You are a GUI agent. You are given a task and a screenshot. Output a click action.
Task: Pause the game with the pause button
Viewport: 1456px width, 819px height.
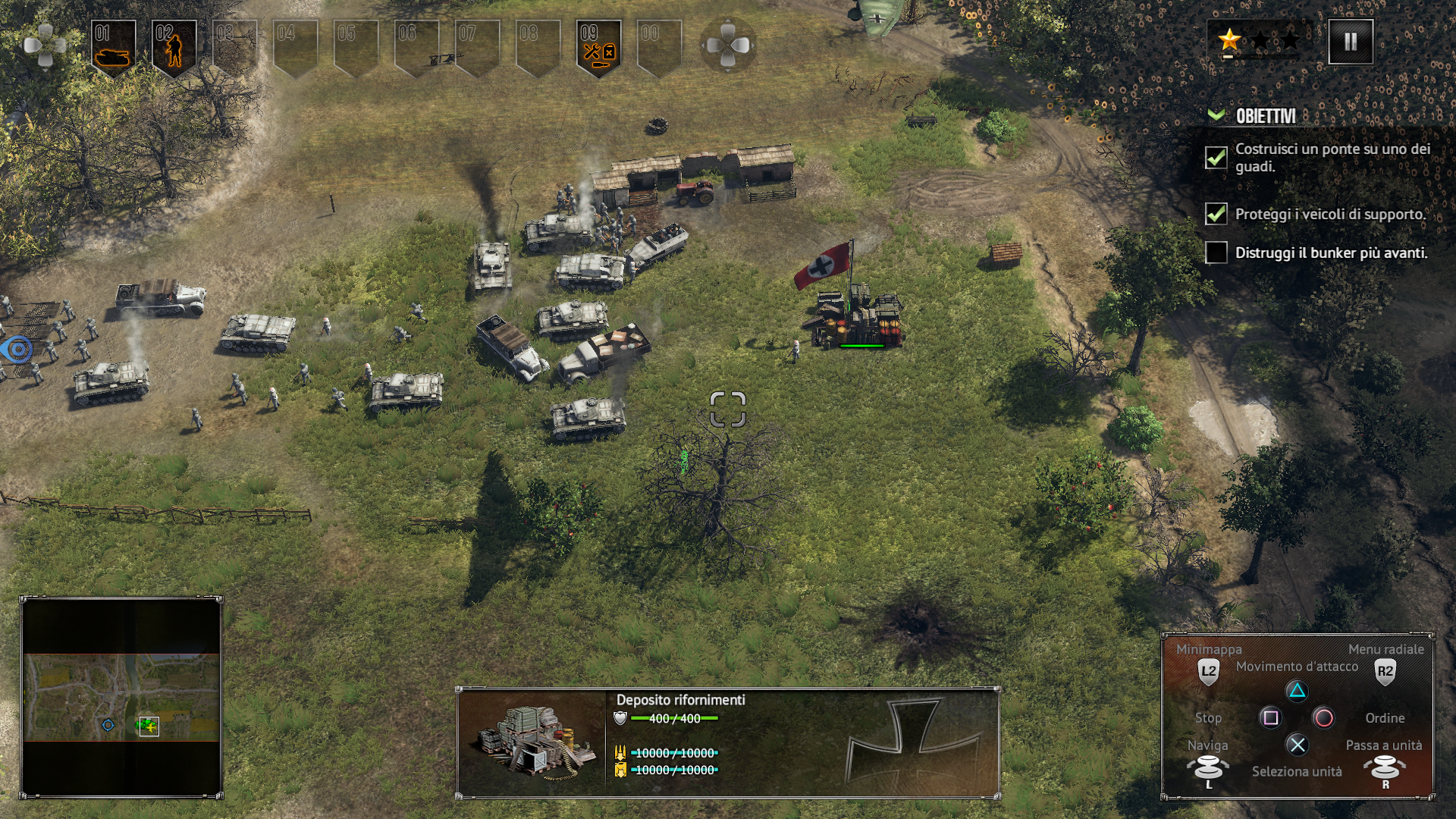click(x=1351, y=42)
